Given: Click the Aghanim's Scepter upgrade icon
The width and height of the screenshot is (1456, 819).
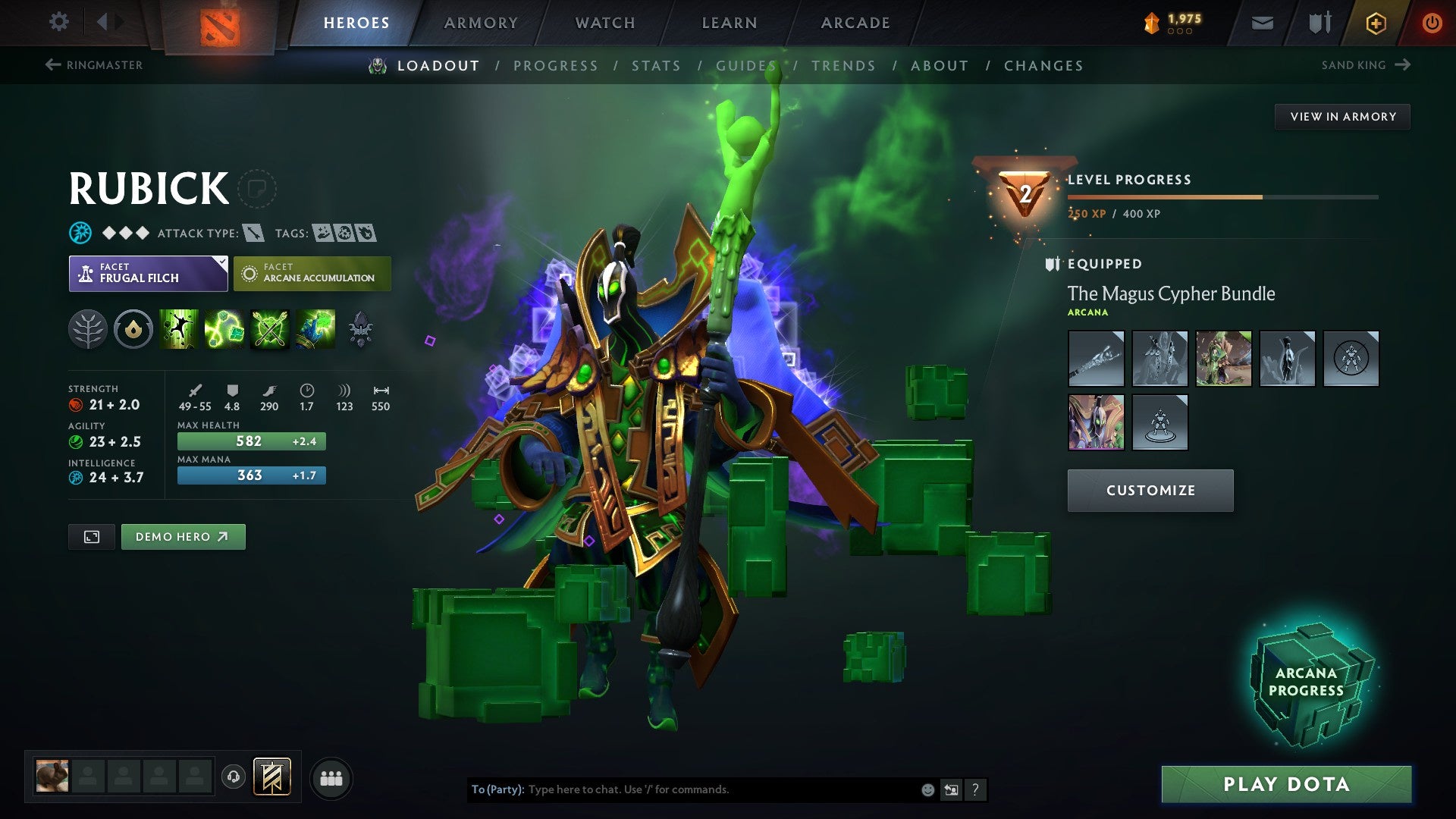Looking at the screenshot, I should point(362,329).
